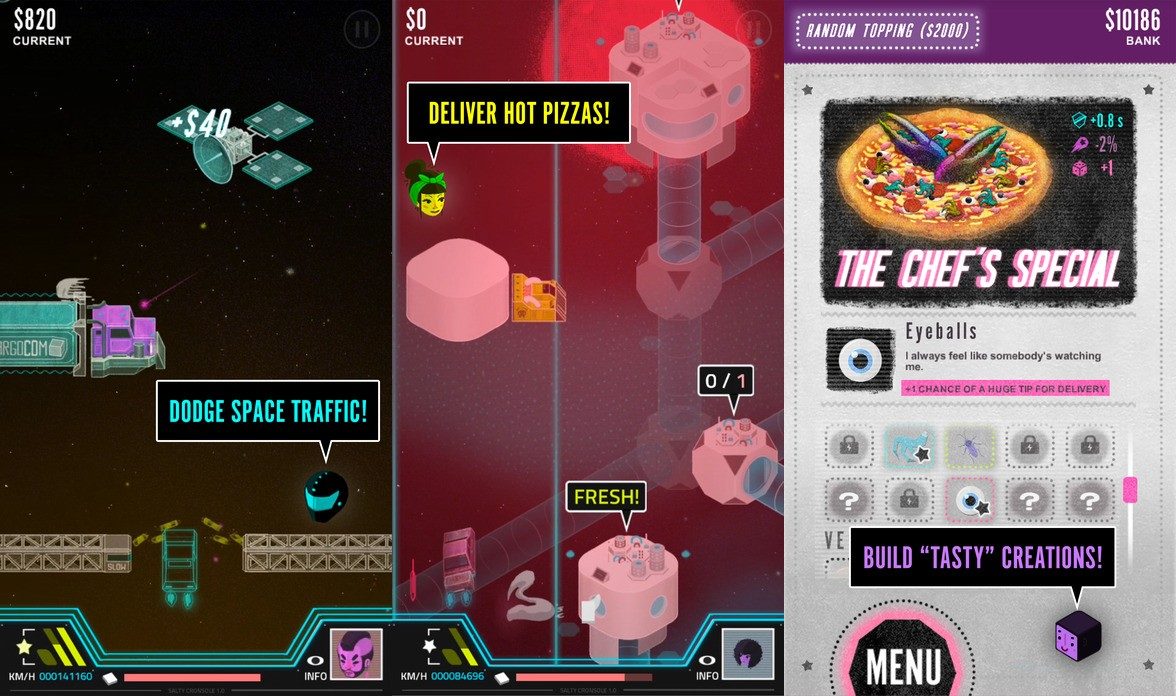Tap the purple dice mascot icon
The image size is (1176, 696).
point(1077,636)
